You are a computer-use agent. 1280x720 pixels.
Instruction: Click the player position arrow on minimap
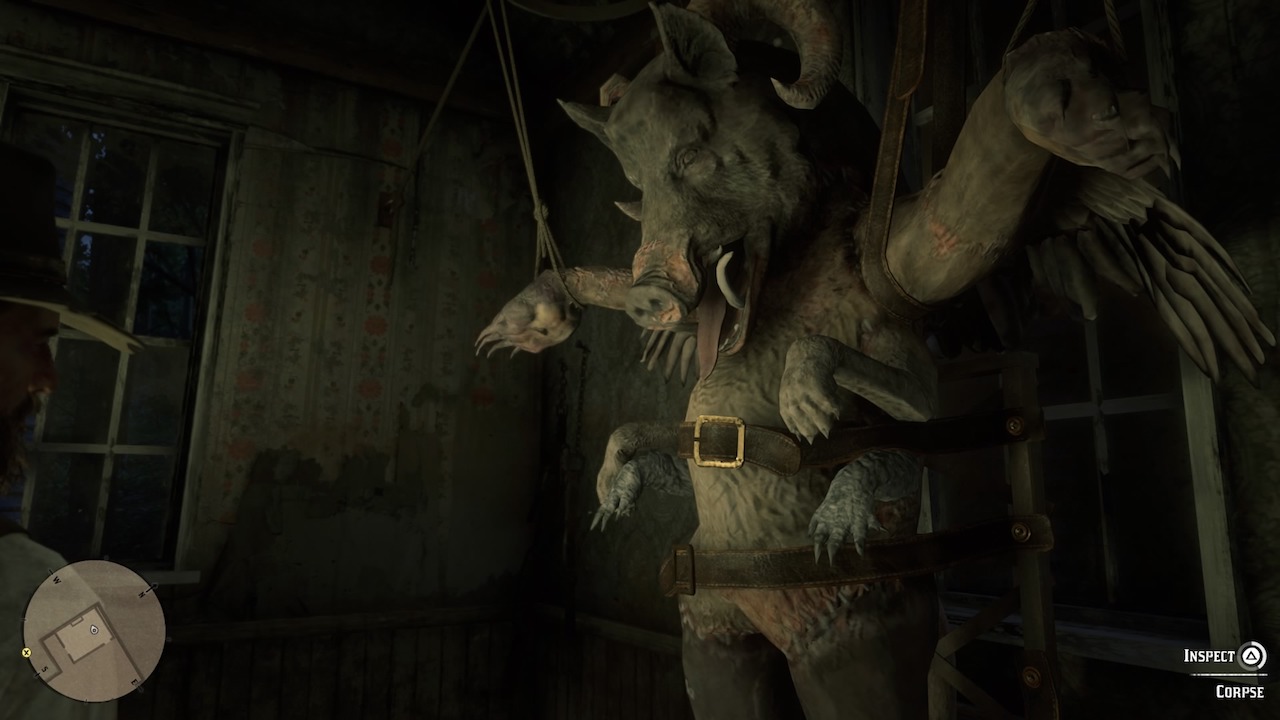coord(93,630)
